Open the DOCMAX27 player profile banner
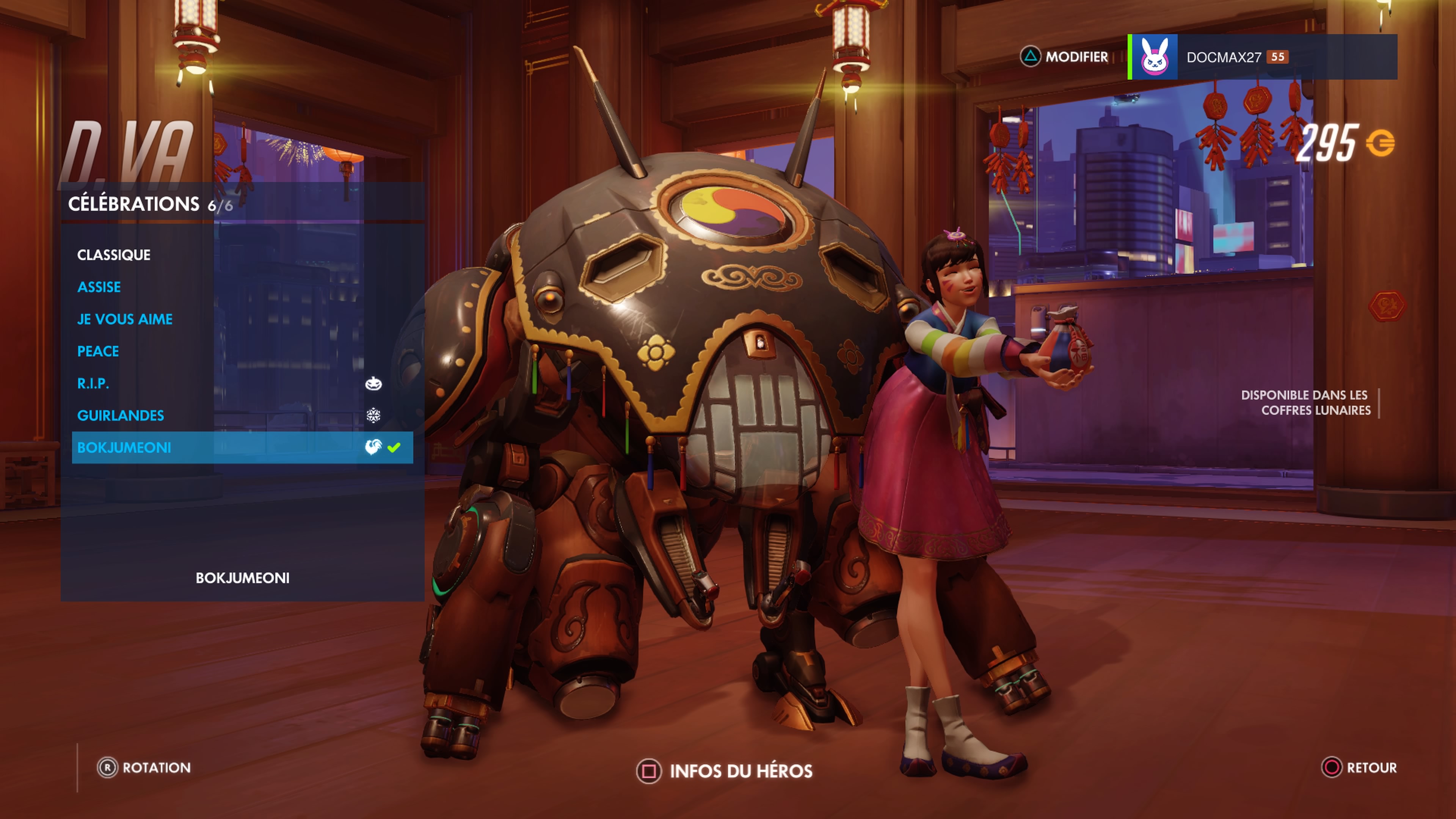This screenshot has height=819, width=1456. pos(1261,57)
